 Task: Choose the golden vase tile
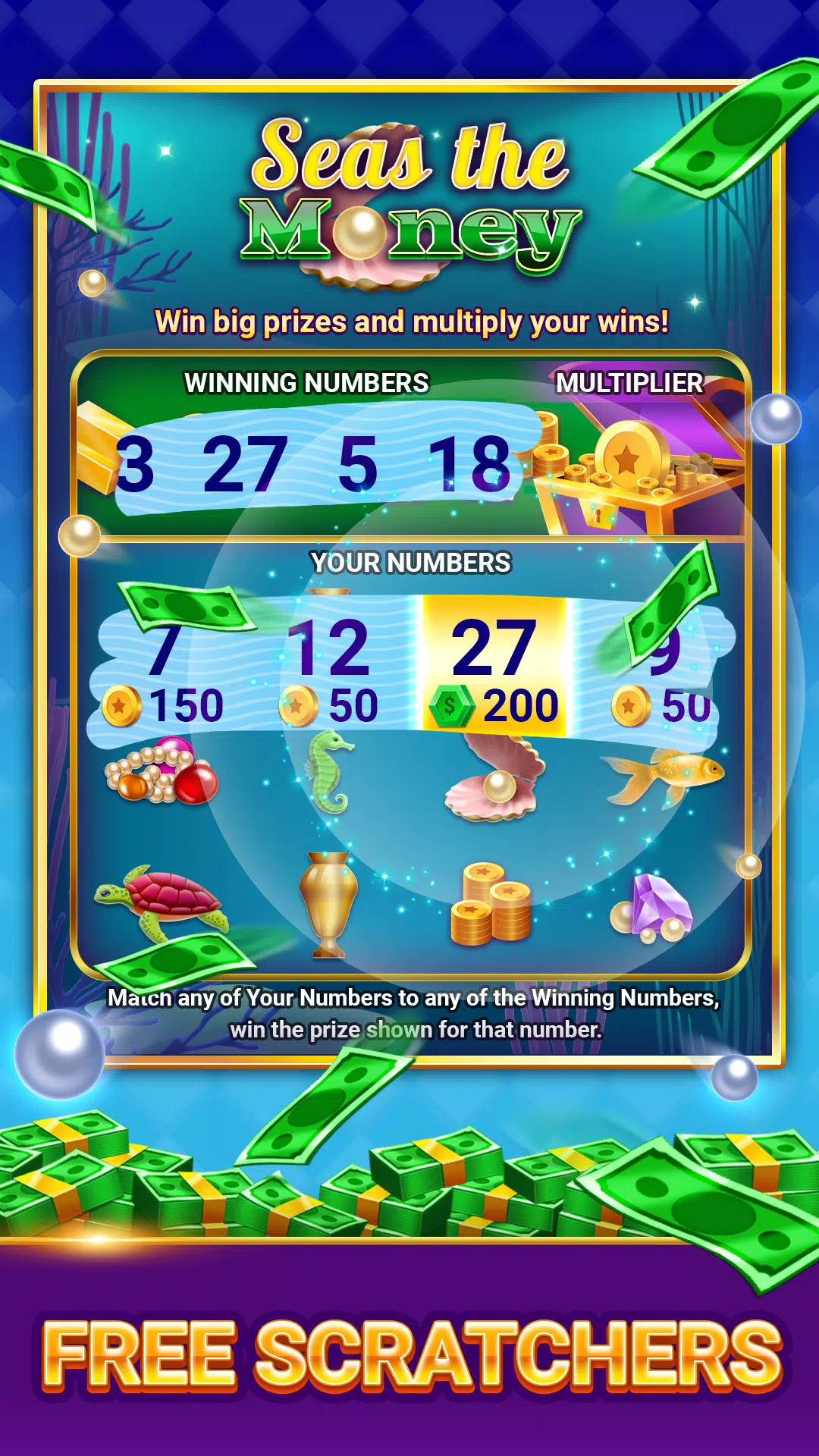coord(328,902)
